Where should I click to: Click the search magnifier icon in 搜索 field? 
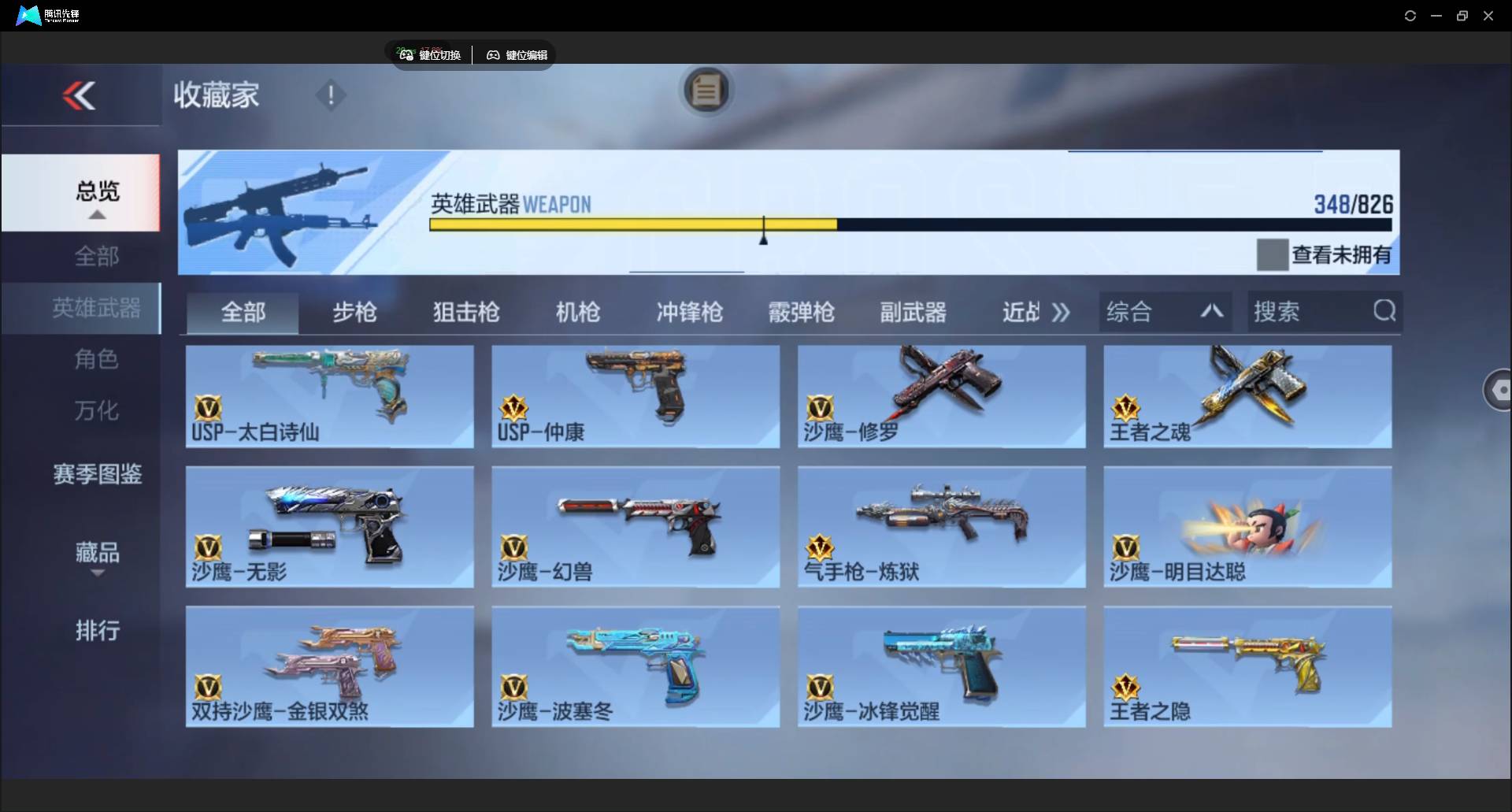(1384, 311)
